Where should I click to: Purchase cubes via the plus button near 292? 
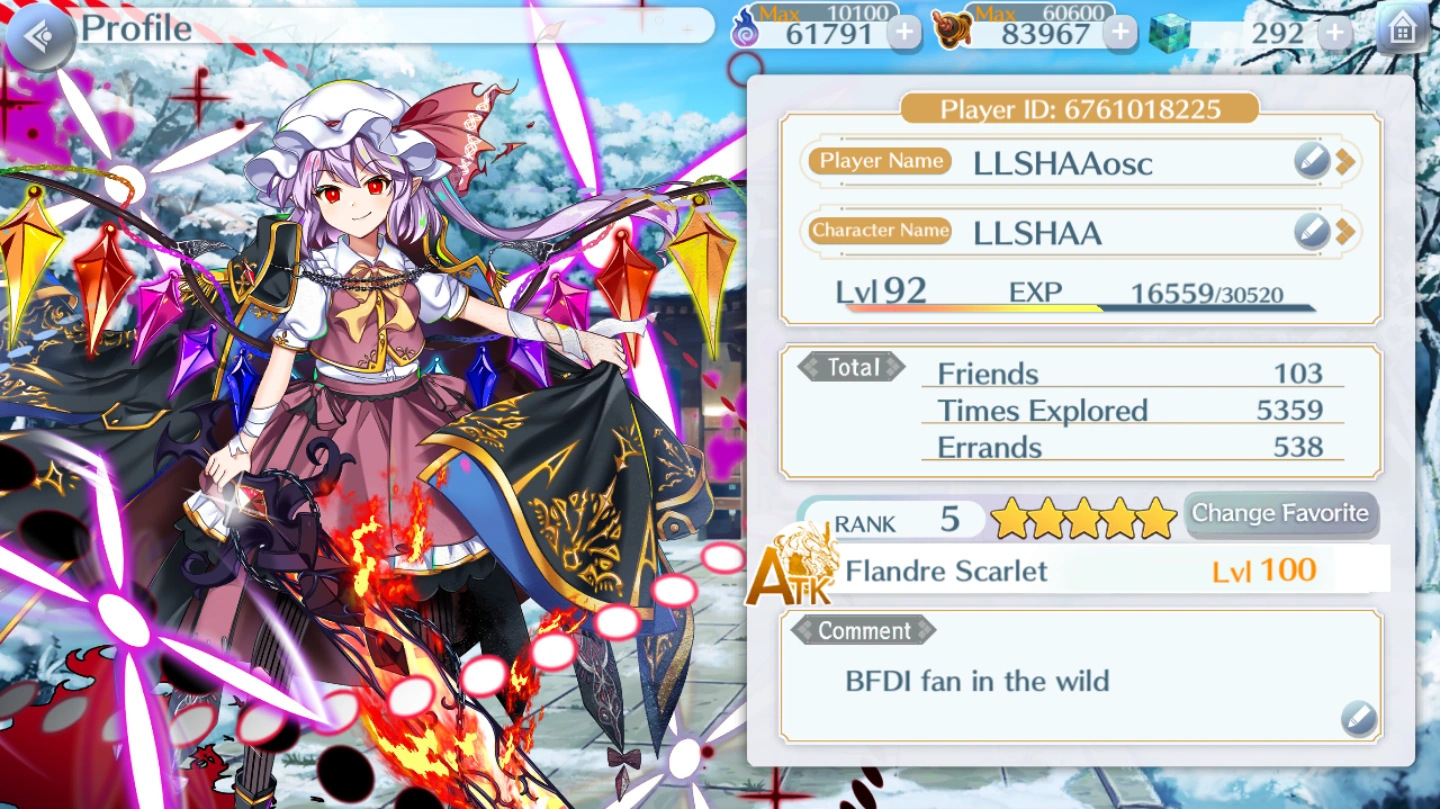click(1337, 31)
